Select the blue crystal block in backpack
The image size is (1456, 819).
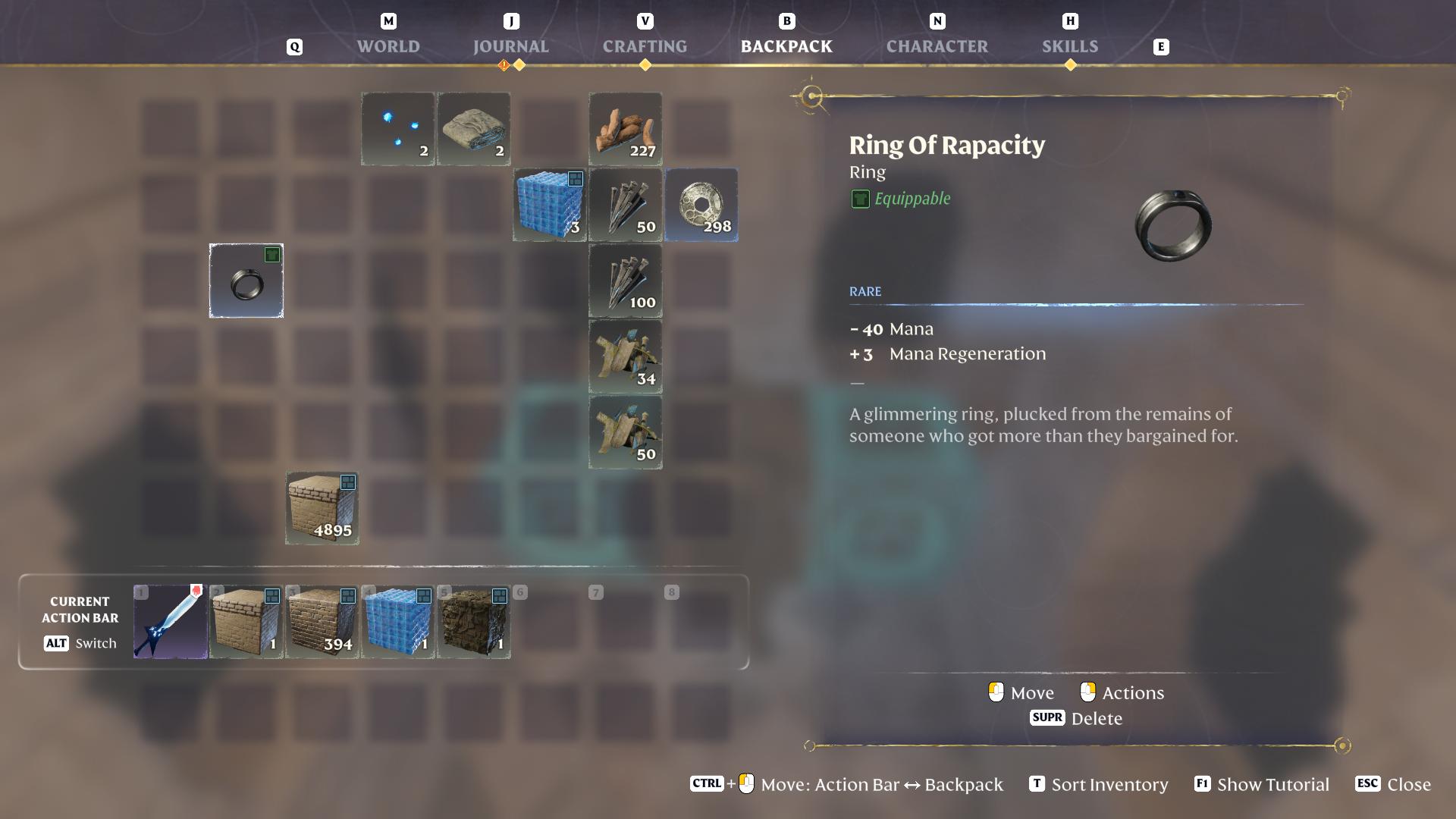click(x=550, y=205)
